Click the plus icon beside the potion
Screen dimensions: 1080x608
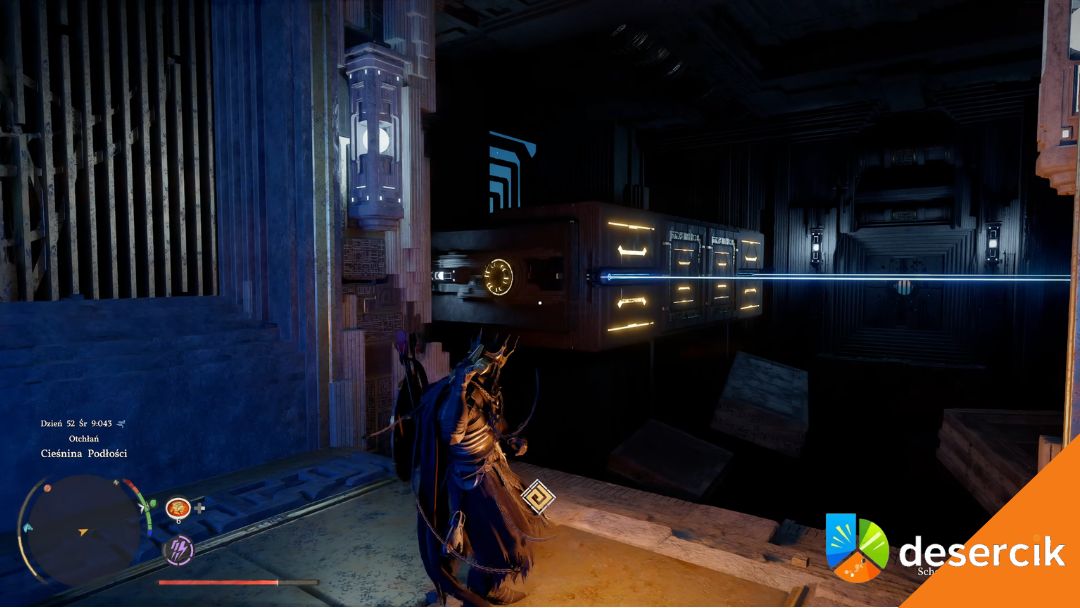[200, 508]
